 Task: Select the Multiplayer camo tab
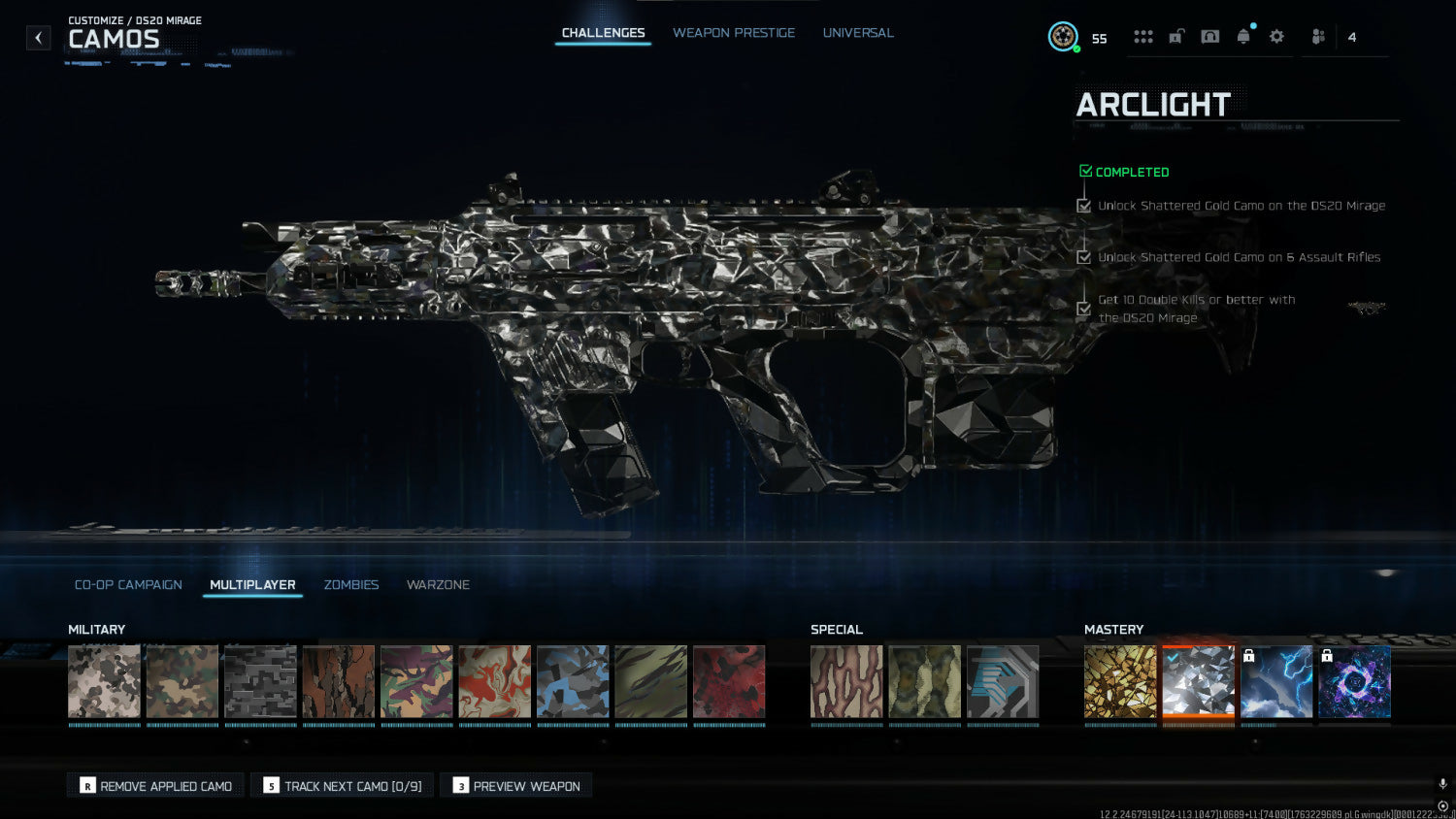pos(252,585)
